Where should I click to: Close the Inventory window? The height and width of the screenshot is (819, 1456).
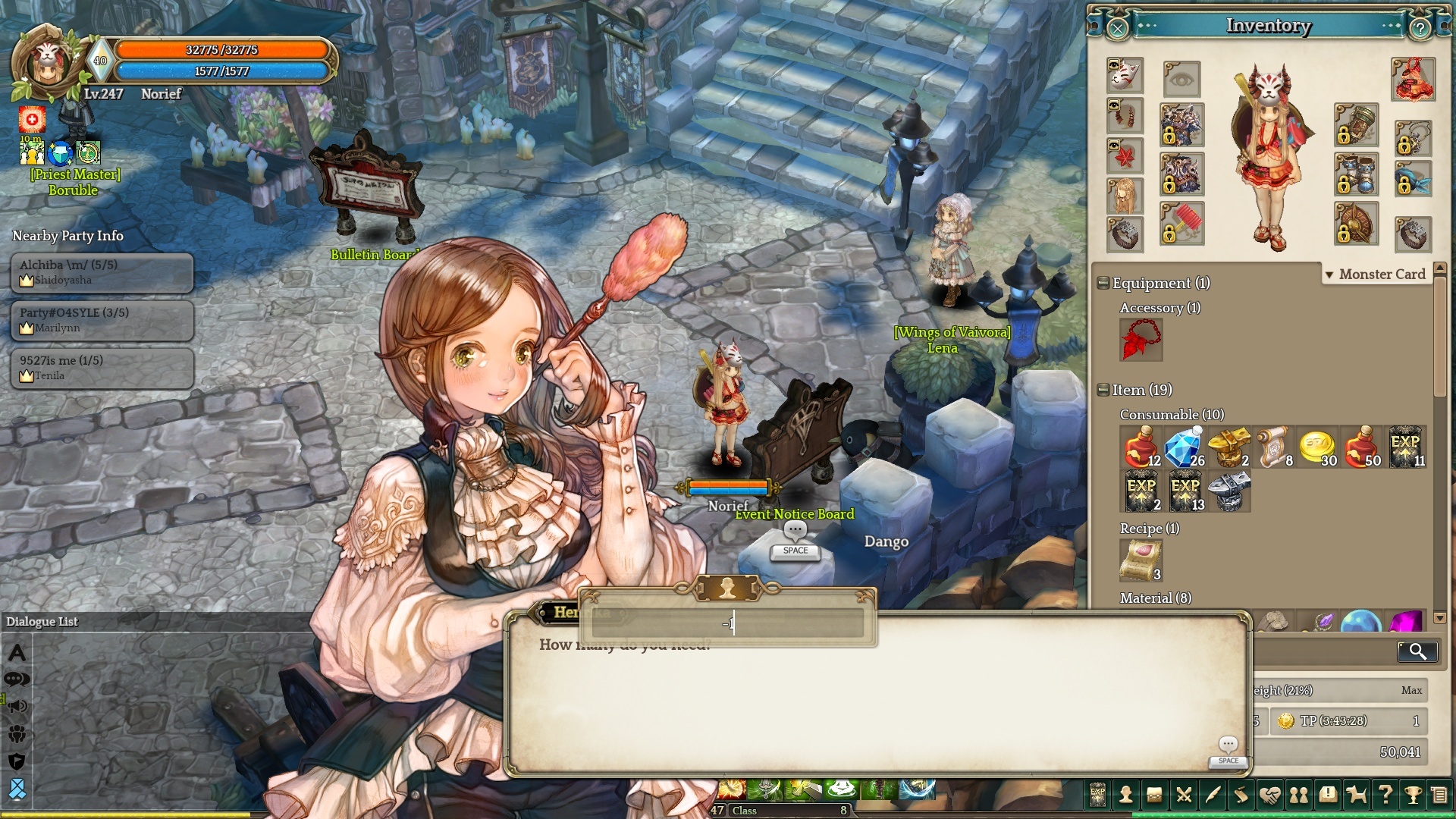[x=1118, y=29]
